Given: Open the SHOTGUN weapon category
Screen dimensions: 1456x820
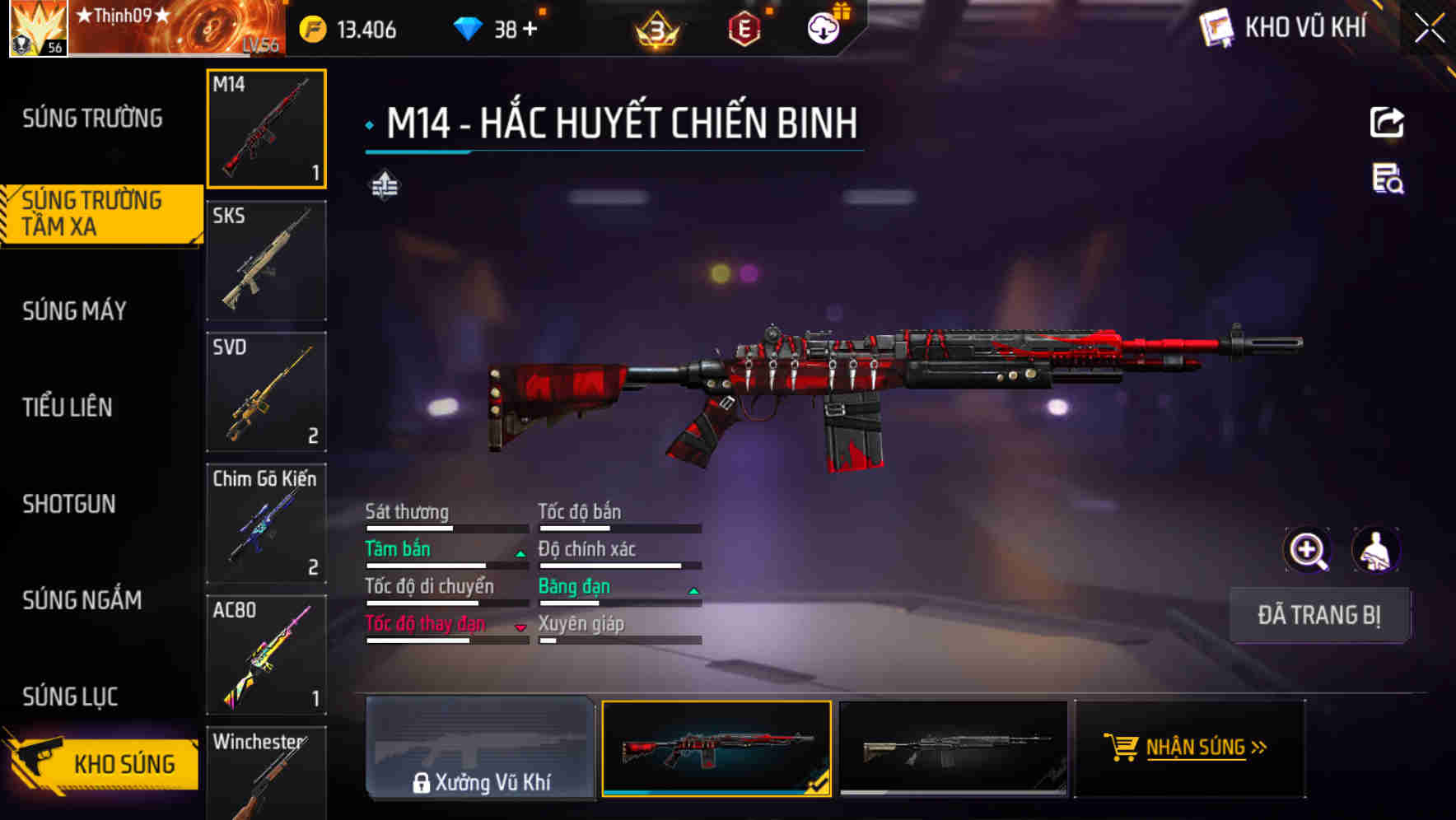Looking at the screenshot, I should point(70,504).
